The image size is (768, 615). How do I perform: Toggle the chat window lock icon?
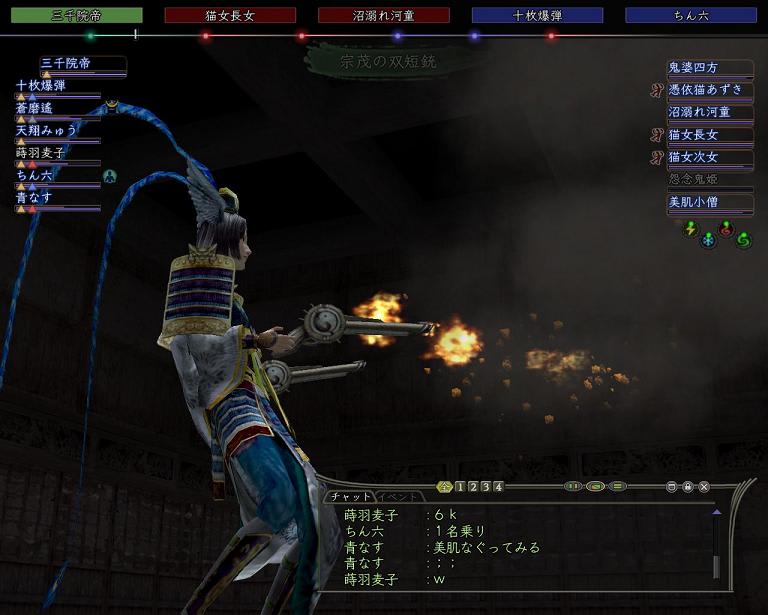tap(688, 487)
